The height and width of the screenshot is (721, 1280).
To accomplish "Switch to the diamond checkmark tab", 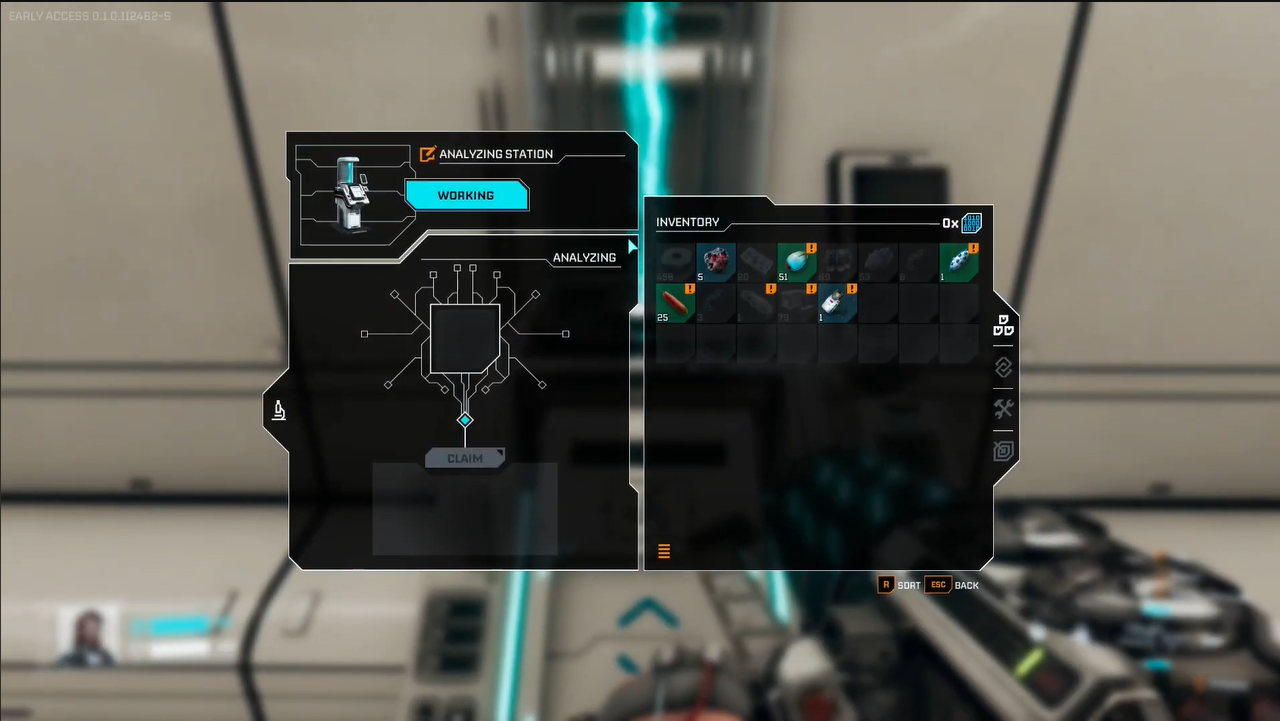I will click(1003, 368).
